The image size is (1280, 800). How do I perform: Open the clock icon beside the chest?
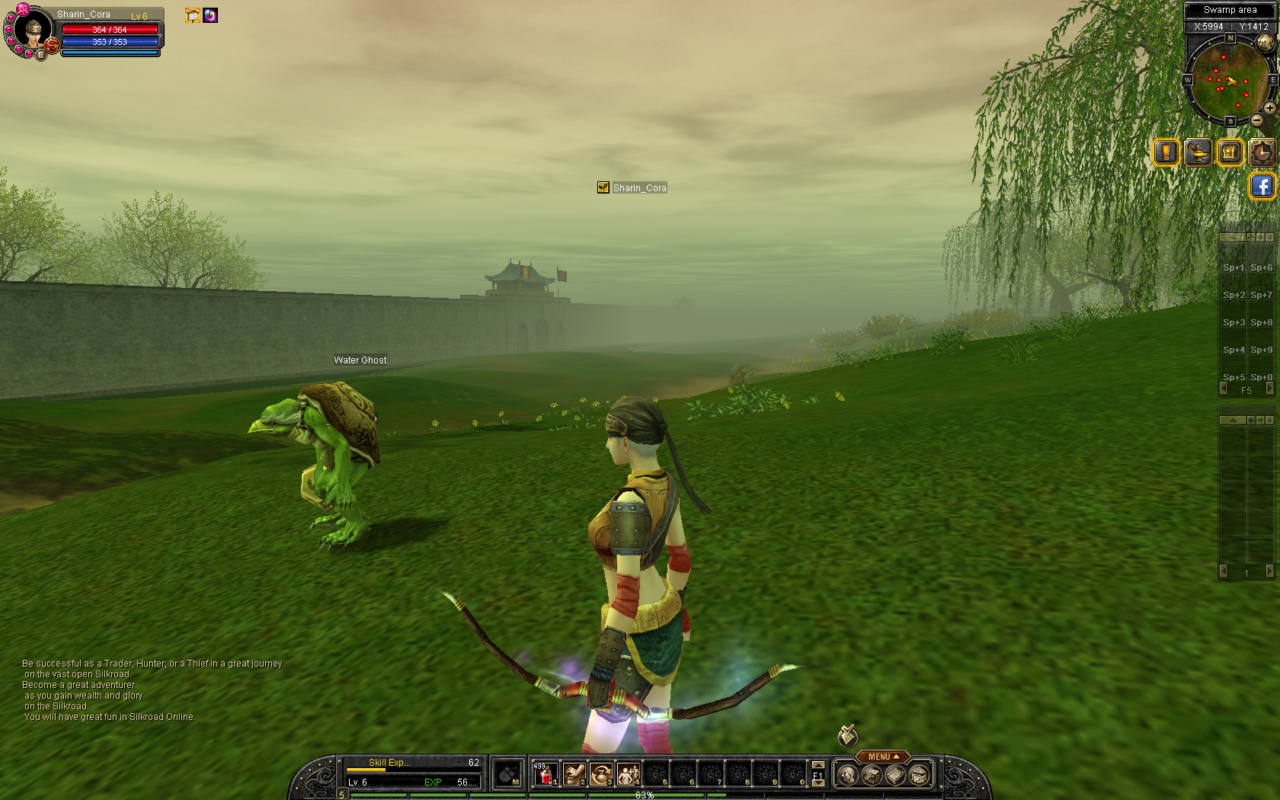coord(1262,153)
